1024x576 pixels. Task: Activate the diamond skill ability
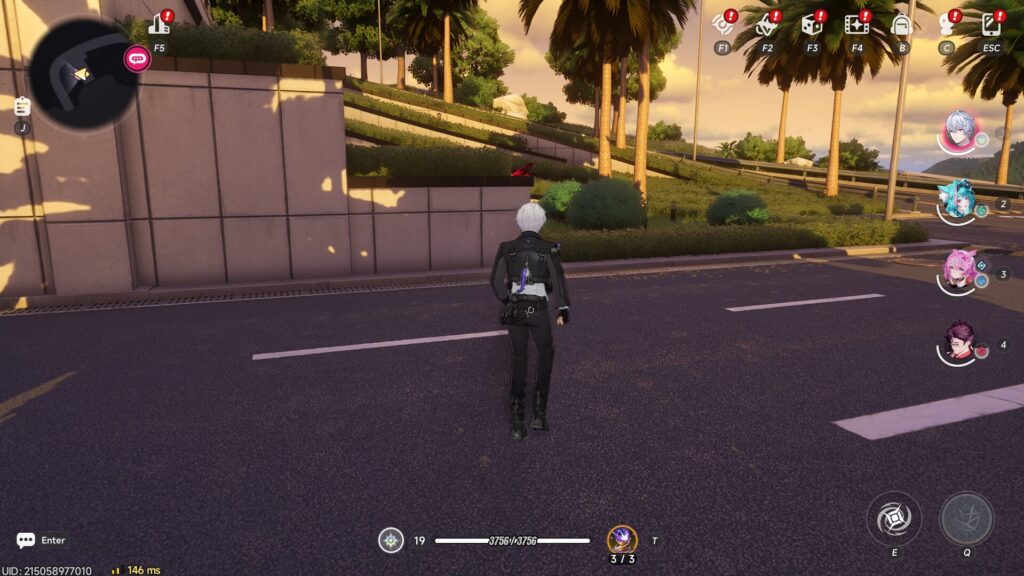click(893, 518)
